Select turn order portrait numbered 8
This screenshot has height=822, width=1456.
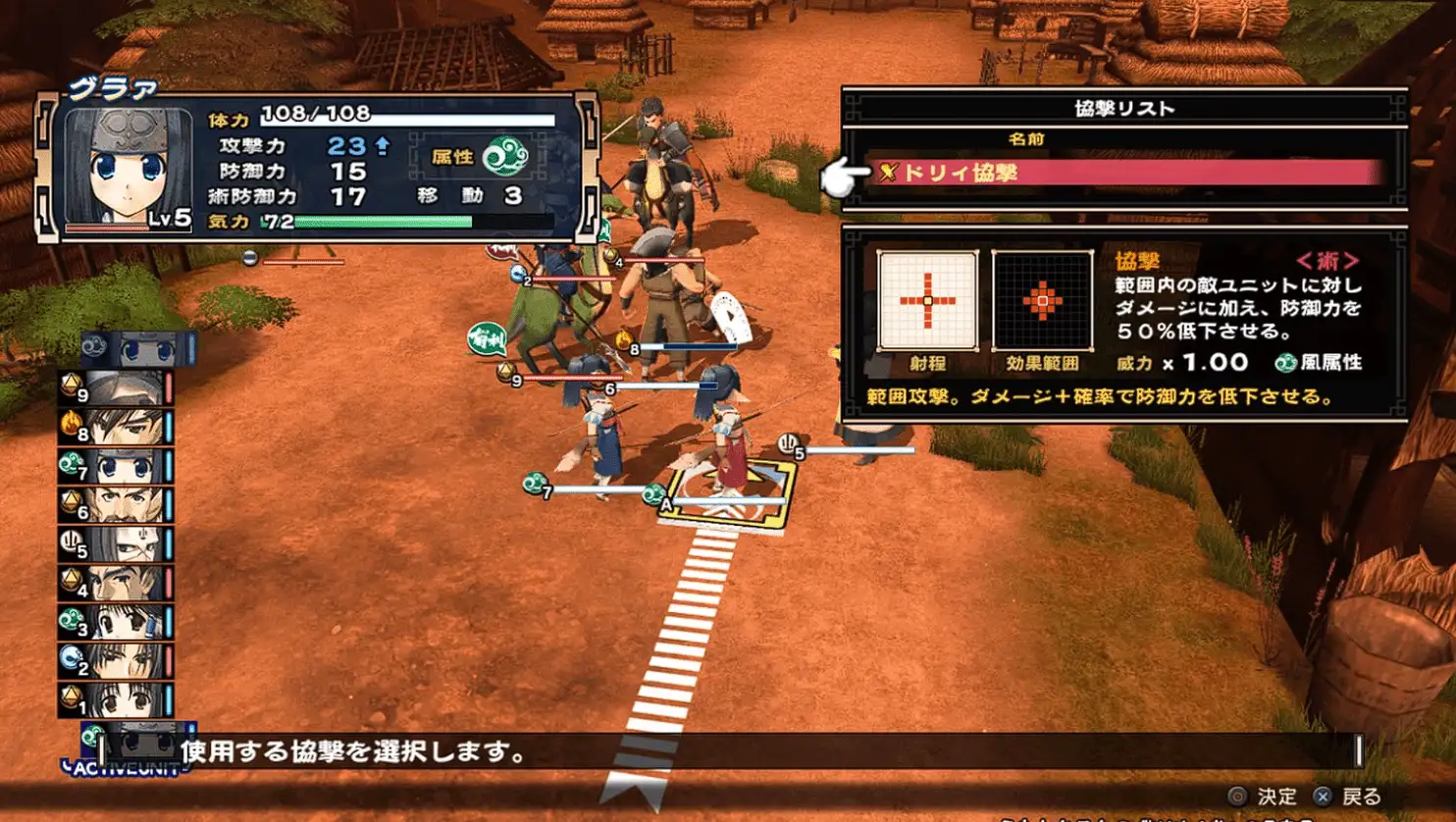click(x=120, y=428)
